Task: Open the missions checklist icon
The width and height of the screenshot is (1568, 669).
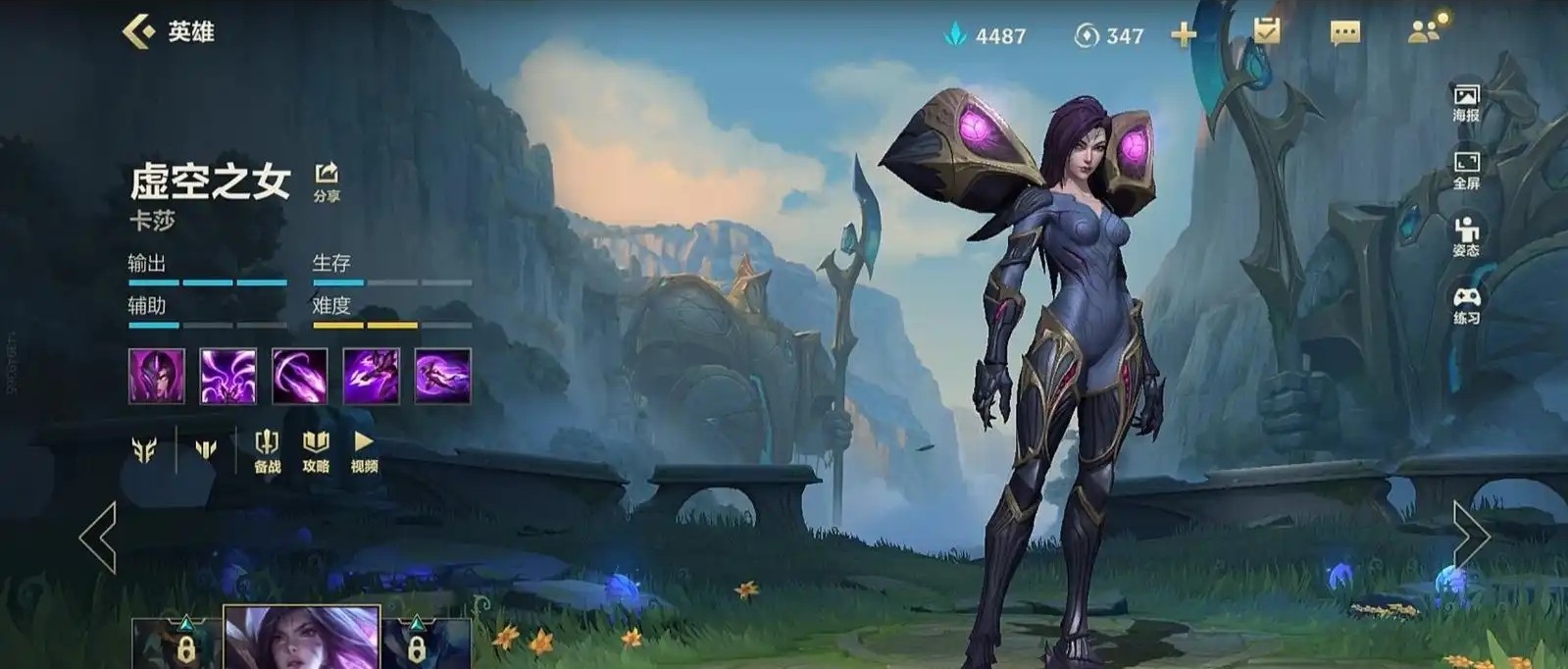Action: click(x=1266, y=31)
